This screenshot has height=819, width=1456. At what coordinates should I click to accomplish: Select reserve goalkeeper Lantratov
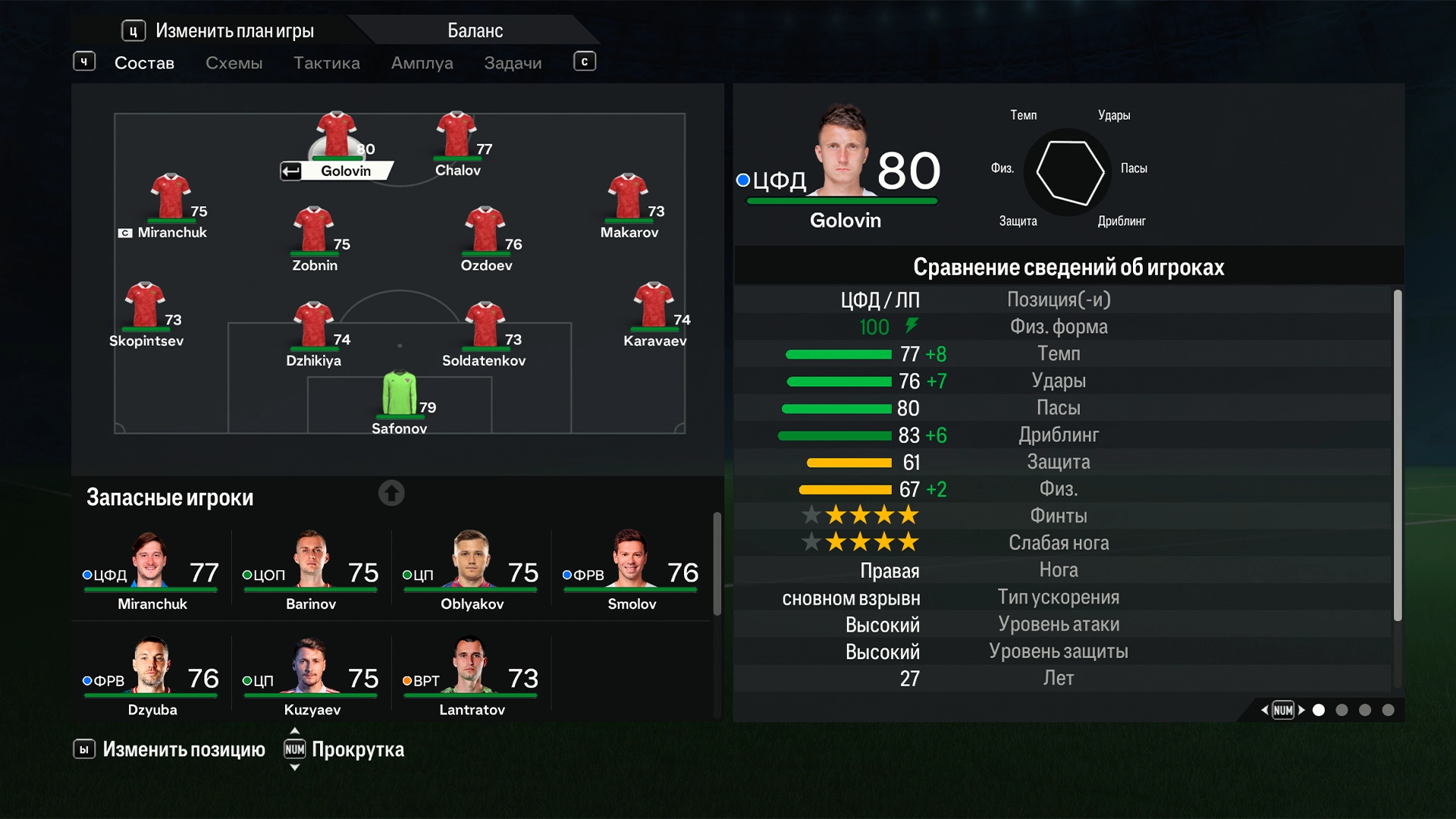coord(471,676)
